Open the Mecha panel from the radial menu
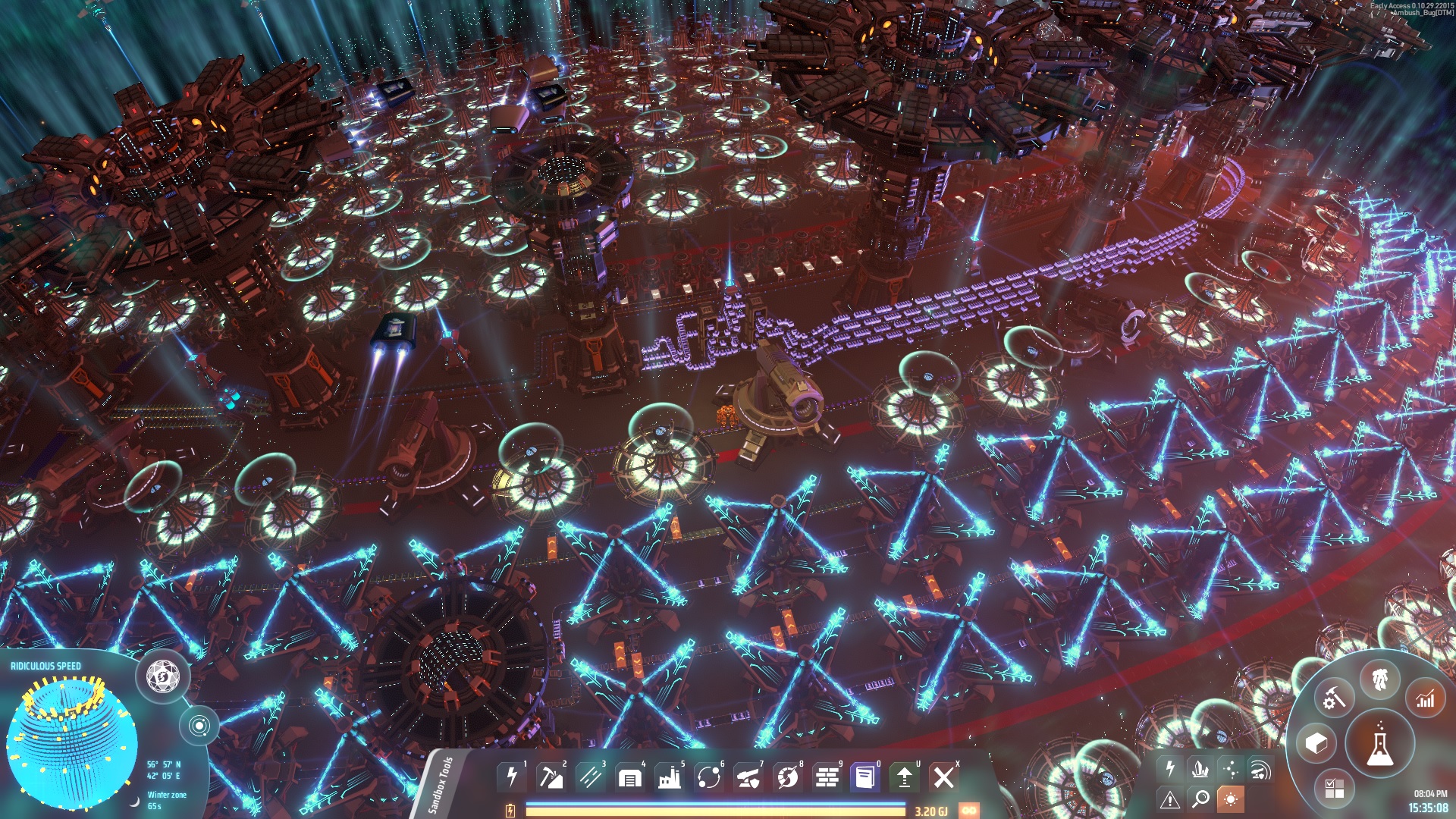This screenshot has height=819, width=1456. coord(1379,680)
